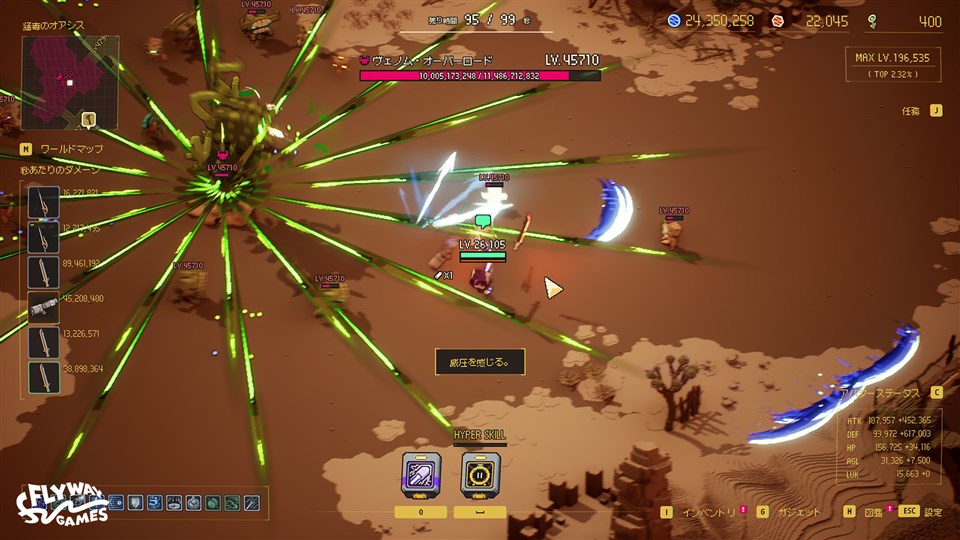Select the rocket launcher weapon slot
The width and height of the screenshot is (960, 540).
(44, 307)
